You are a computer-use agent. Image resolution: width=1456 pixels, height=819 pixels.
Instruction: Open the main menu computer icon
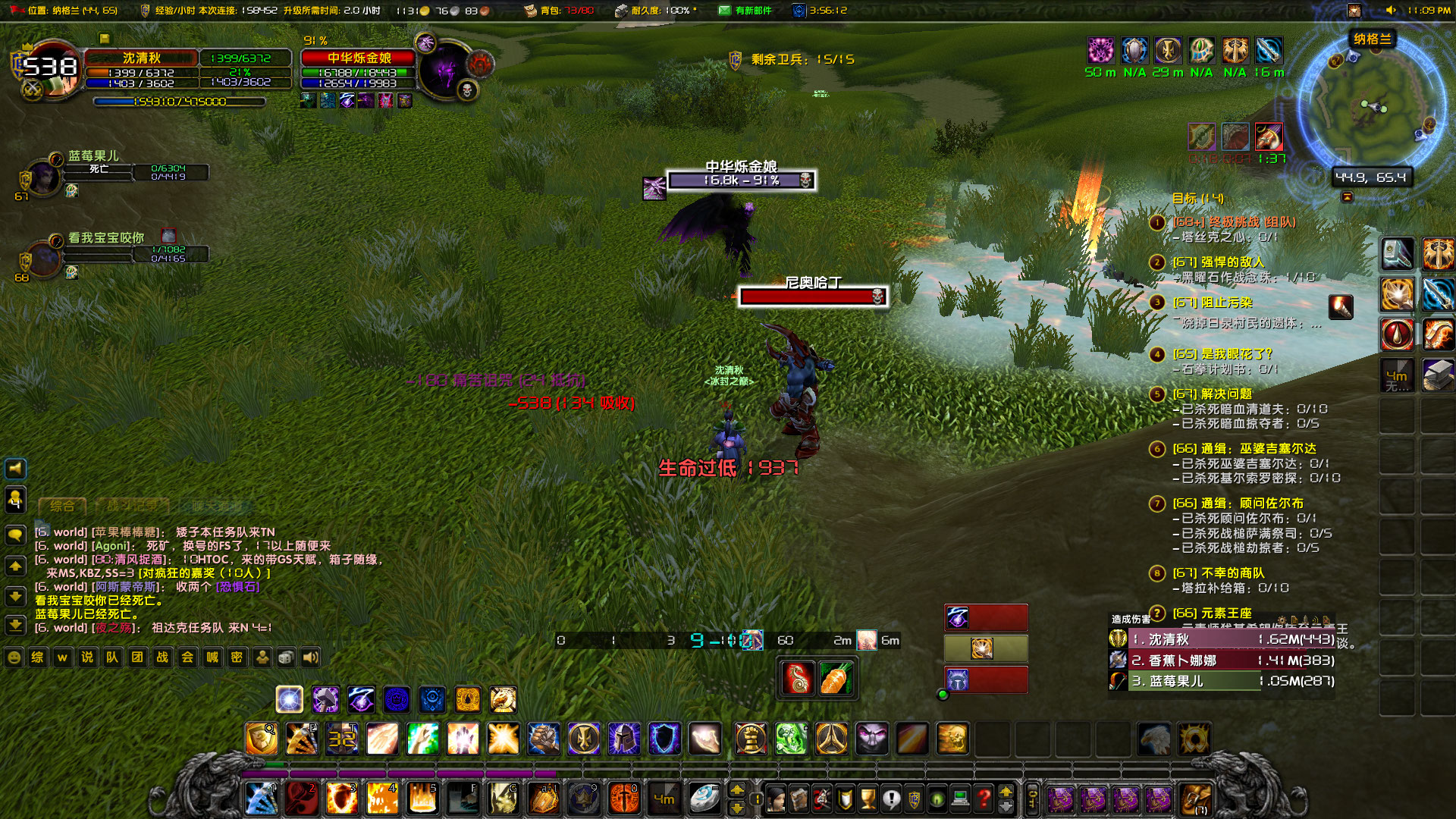(960, 796)
